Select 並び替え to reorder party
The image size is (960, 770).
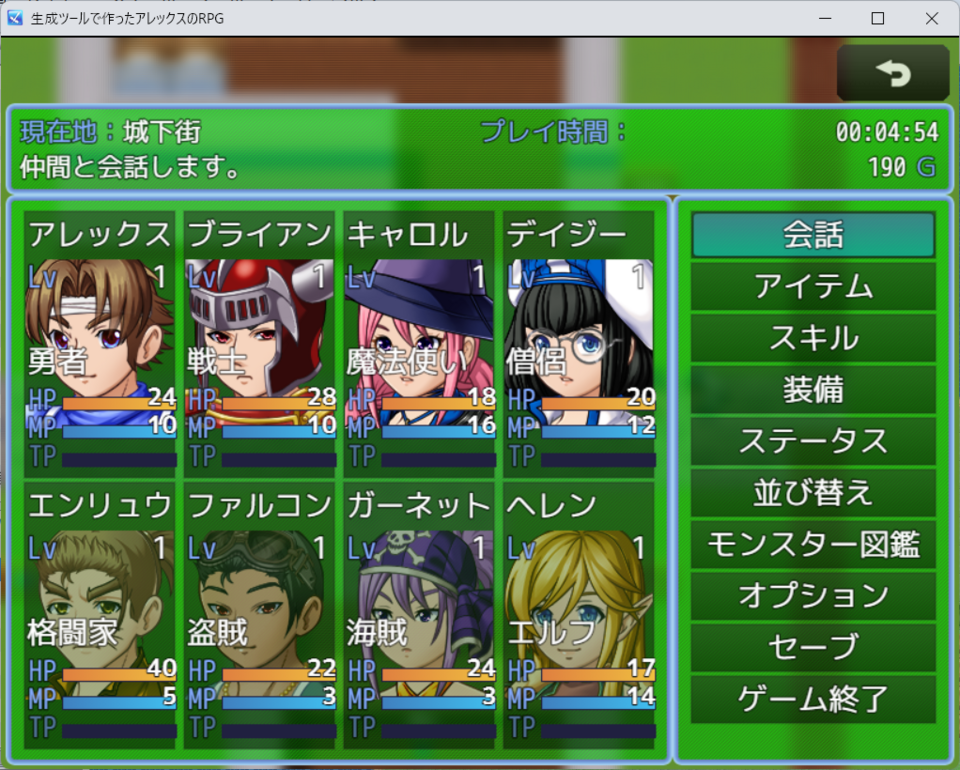click(813, 493)
